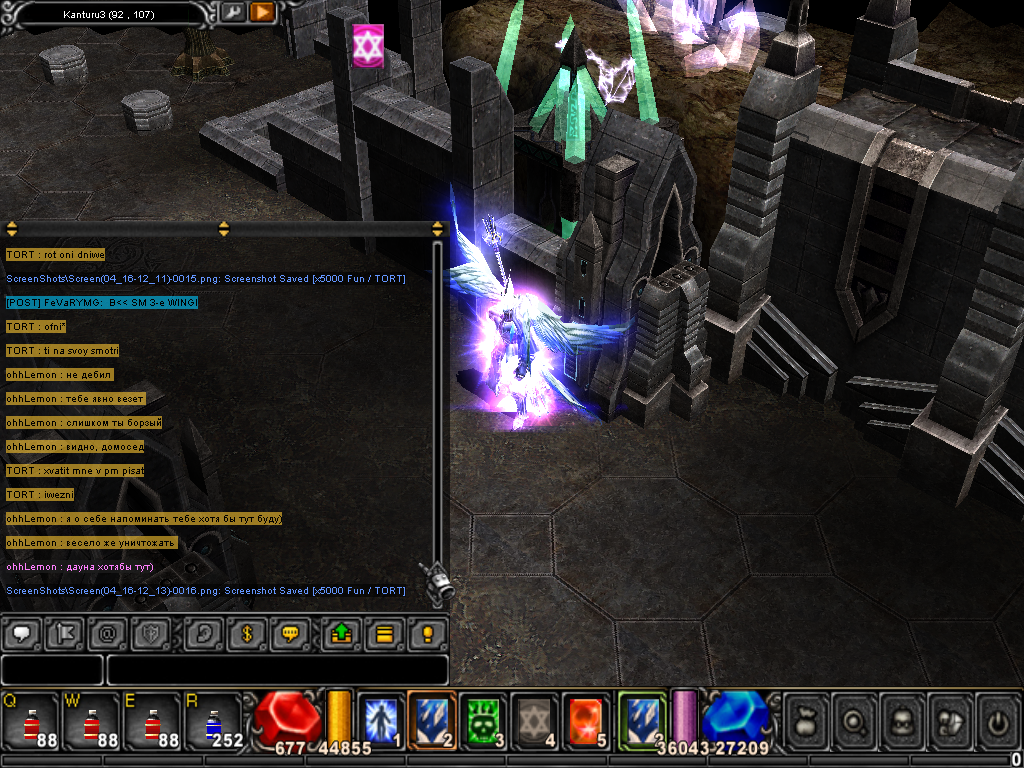Image resolution: width=1024 pixels, height=768 pixels.
Task: Select the pink hexagram buff icon
Action: (368, 46)
